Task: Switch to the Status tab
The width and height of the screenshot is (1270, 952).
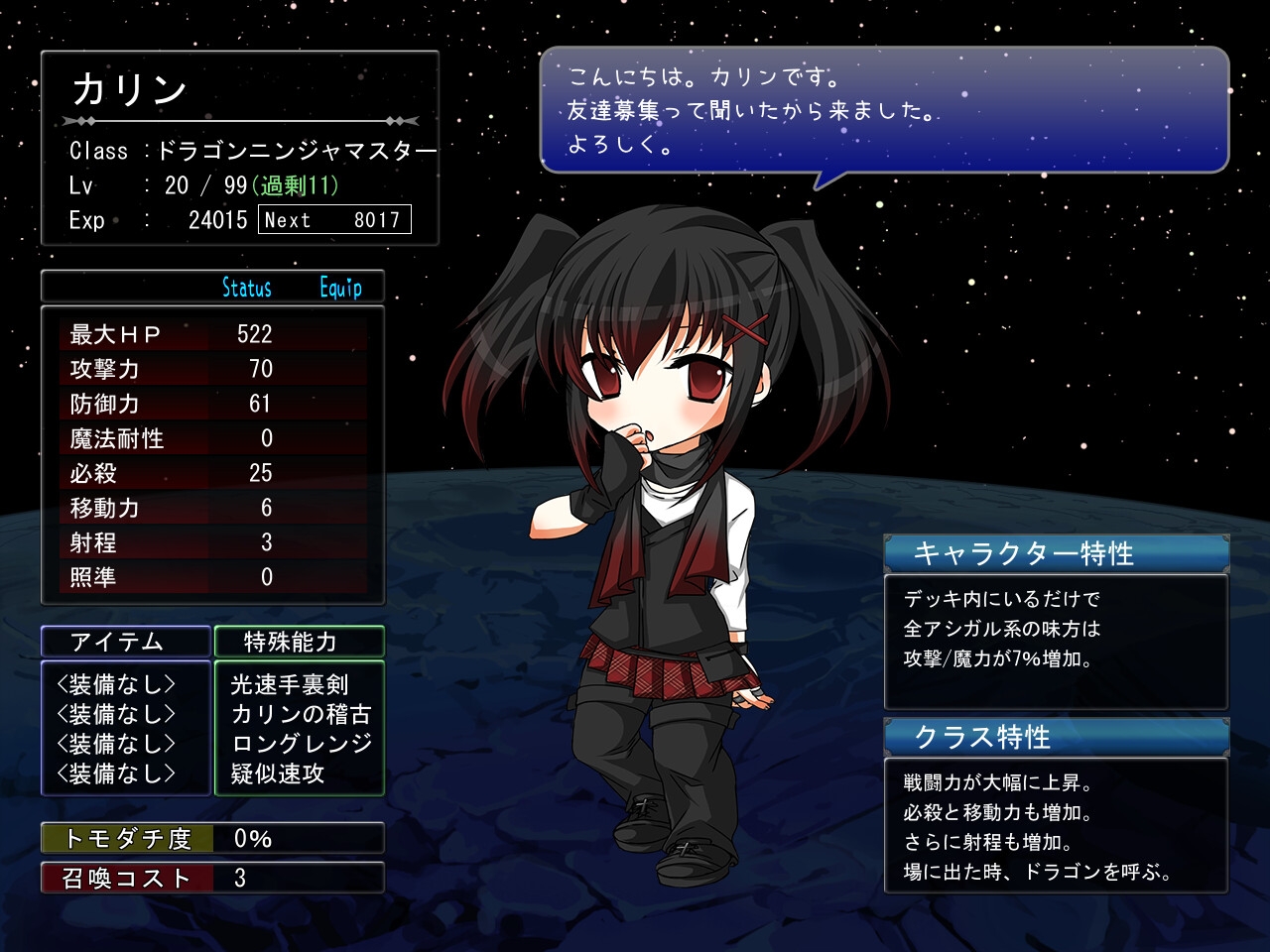Action: pyautogui.click(x=246, y=288)
